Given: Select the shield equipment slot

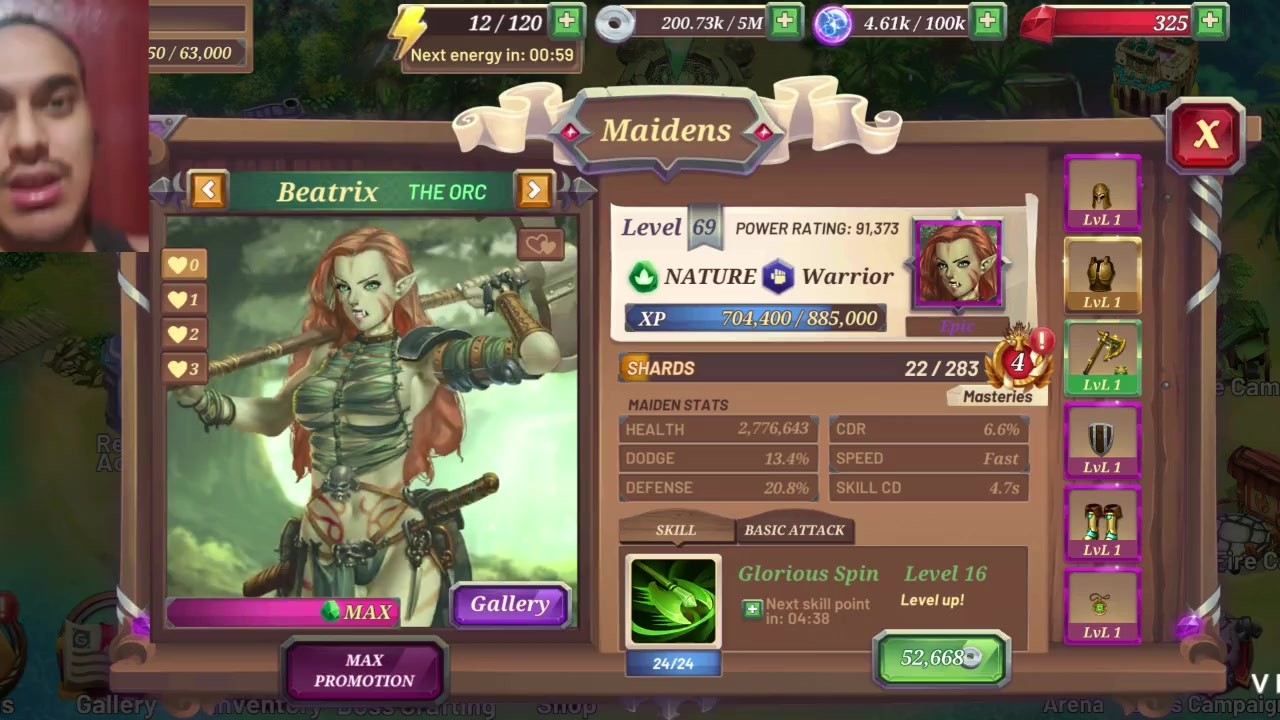Looking at the screenshot, I should click(1102, 441).
